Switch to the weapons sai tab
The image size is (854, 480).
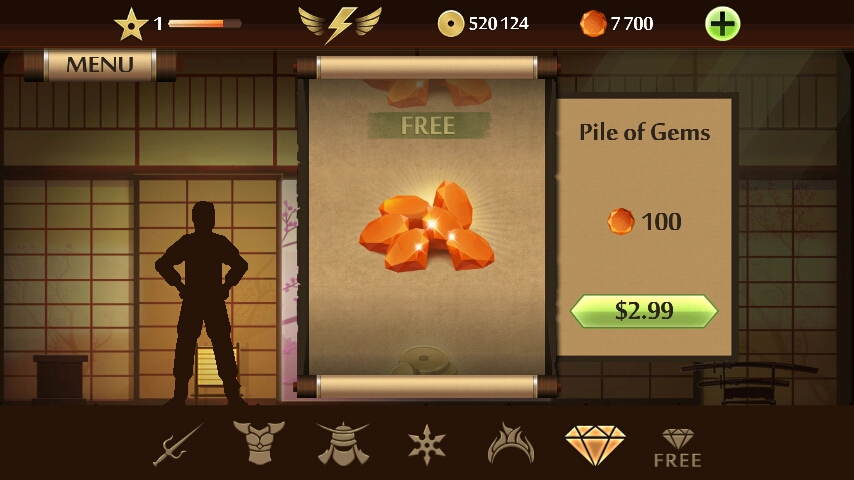[x=178, y=444]
